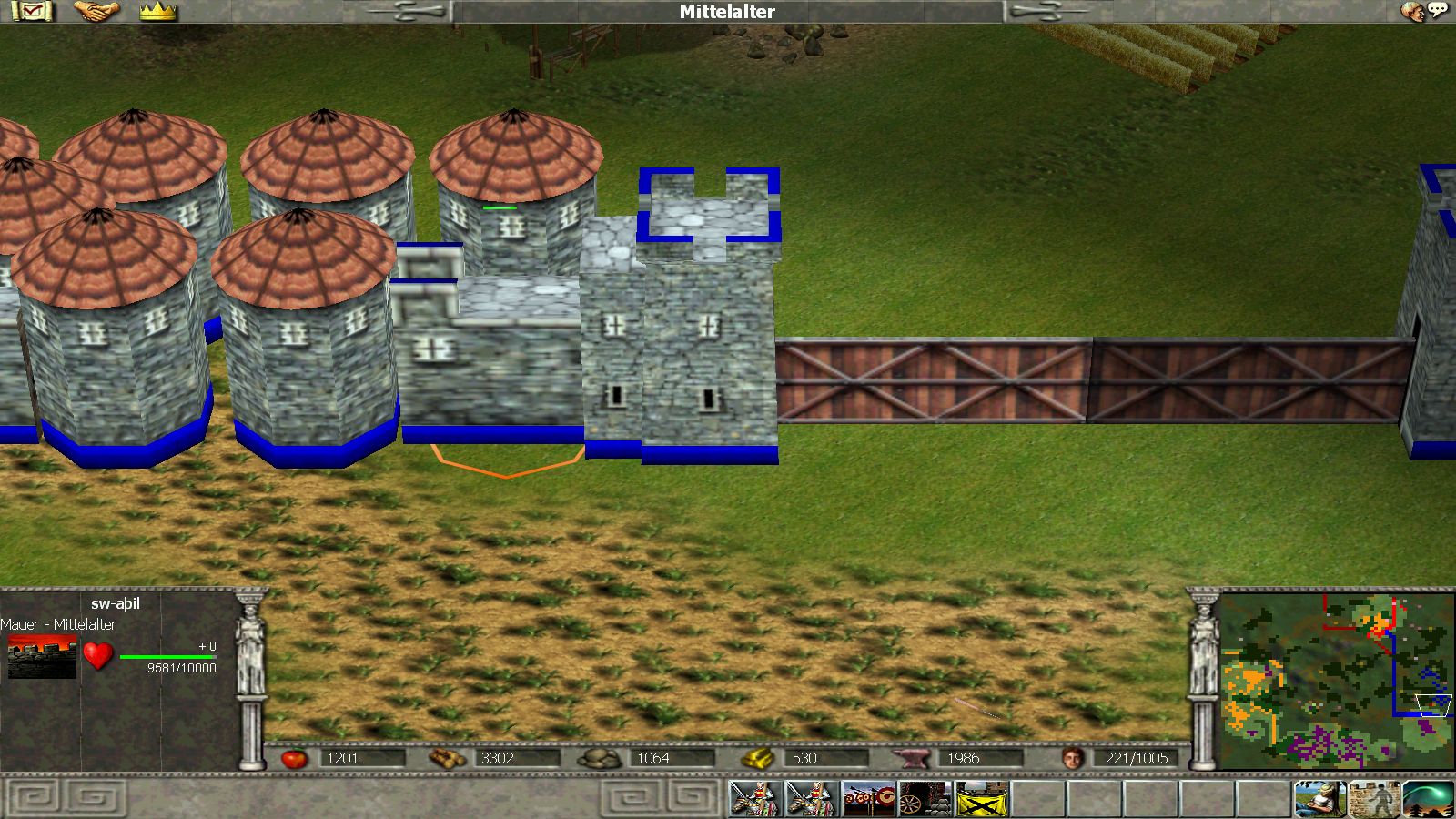Open the chat speech-bubble icon

(1426, 11)
